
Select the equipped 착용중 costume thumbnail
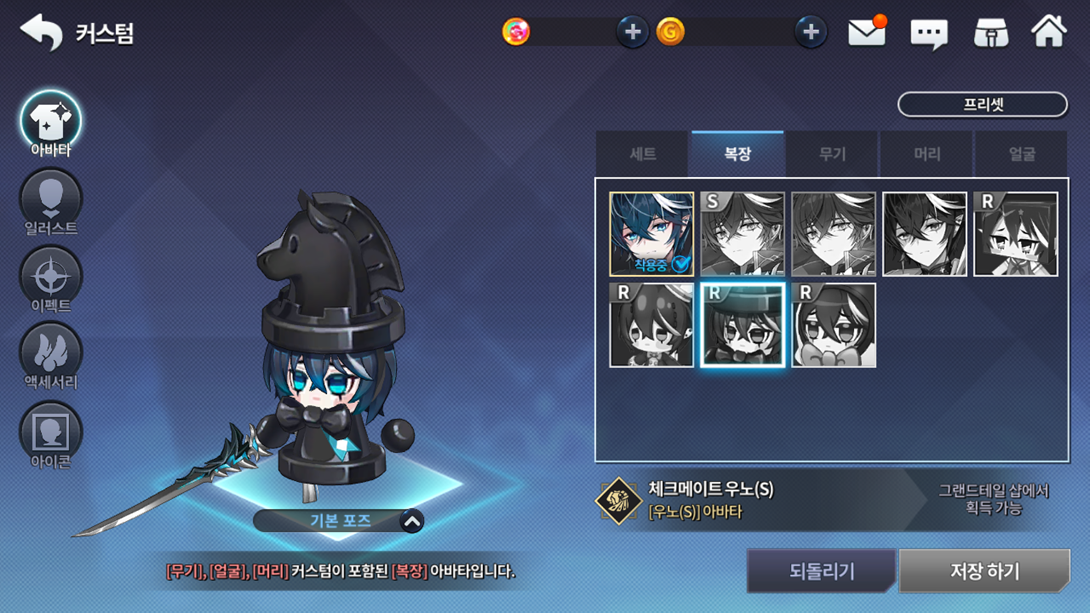[x=651, y=234]
